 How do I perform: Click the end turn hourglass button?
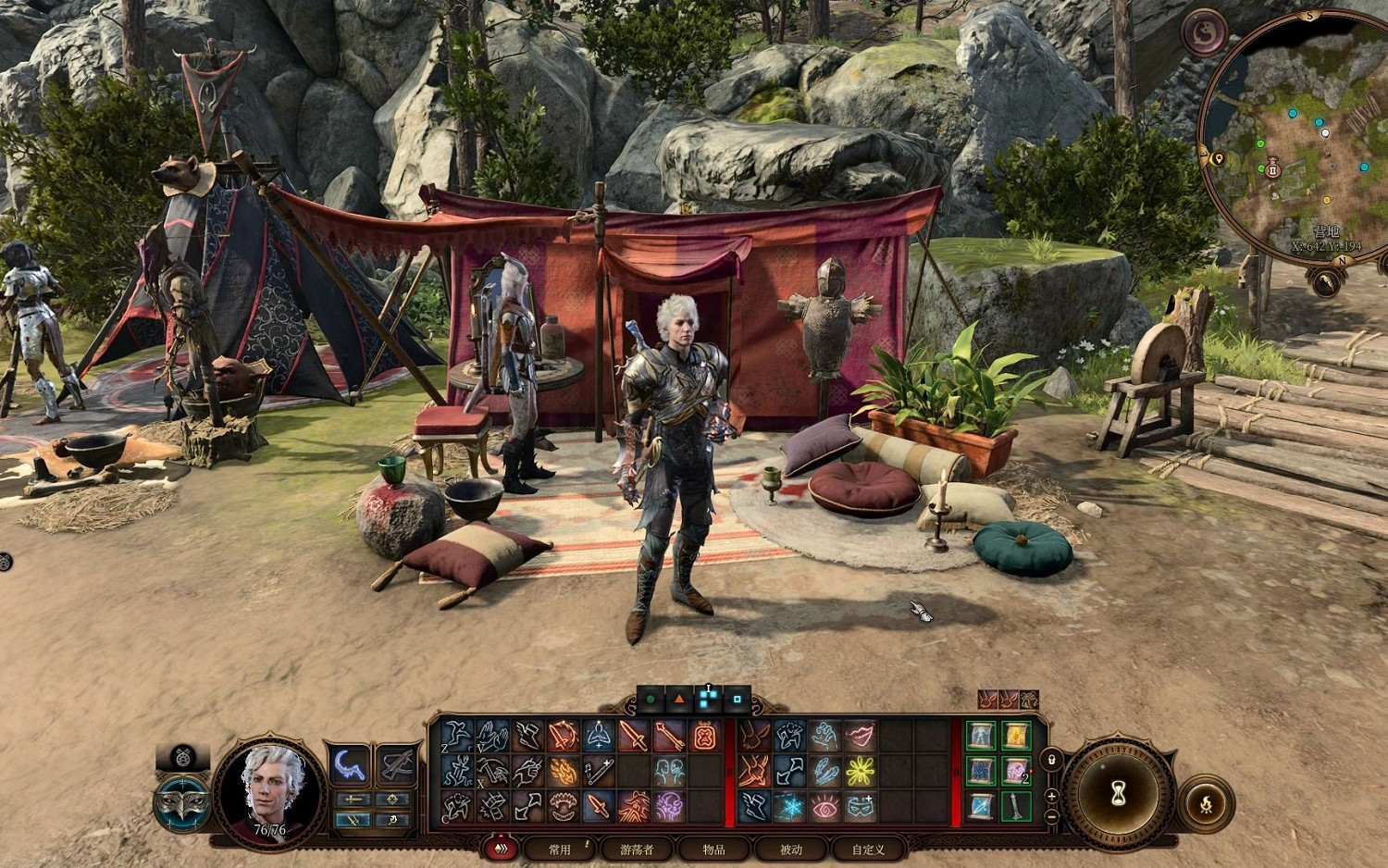click(1118, 792)
